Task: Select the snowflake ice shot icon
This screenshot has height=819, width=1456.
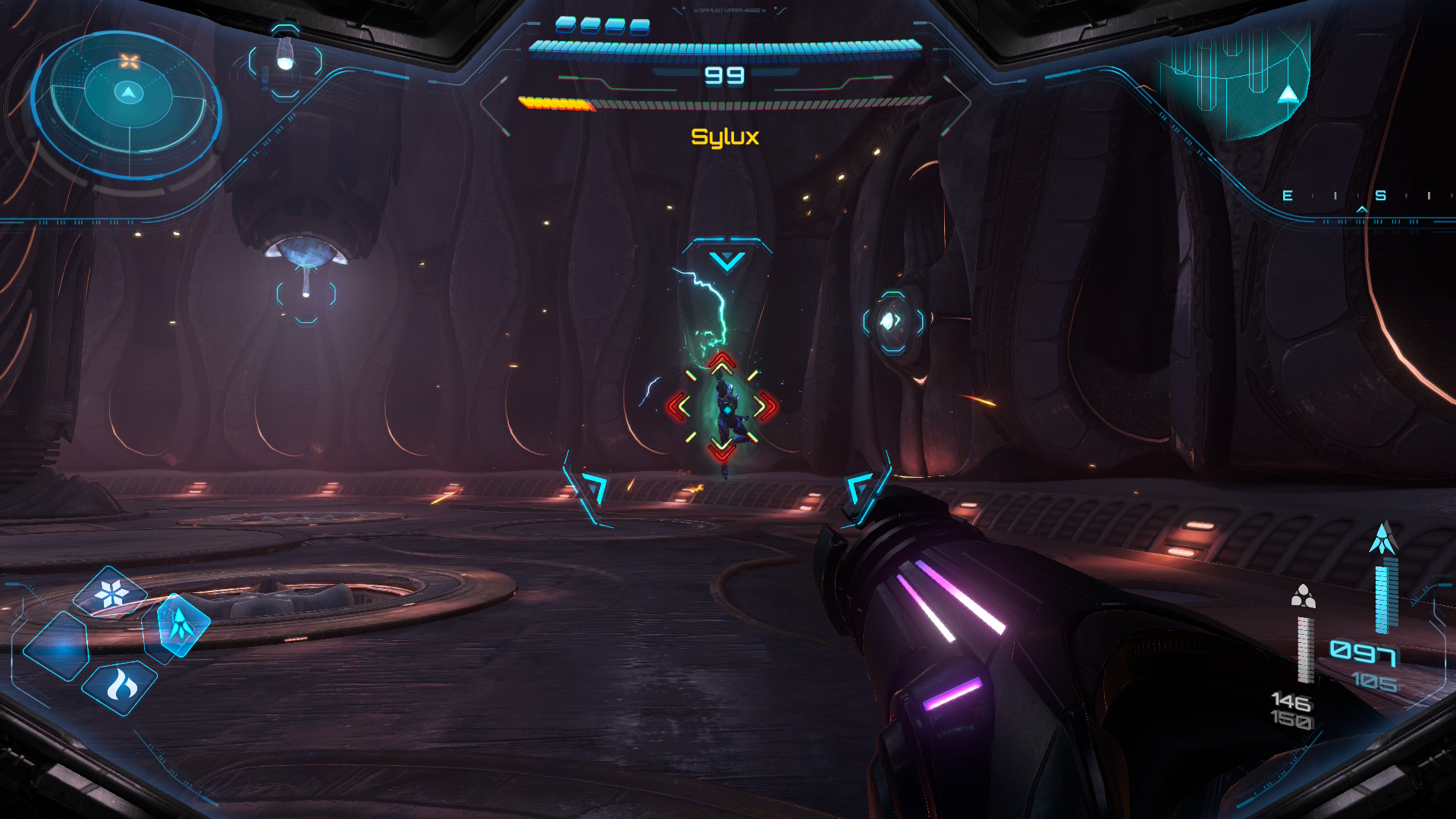Action: (x=111, y=592)
